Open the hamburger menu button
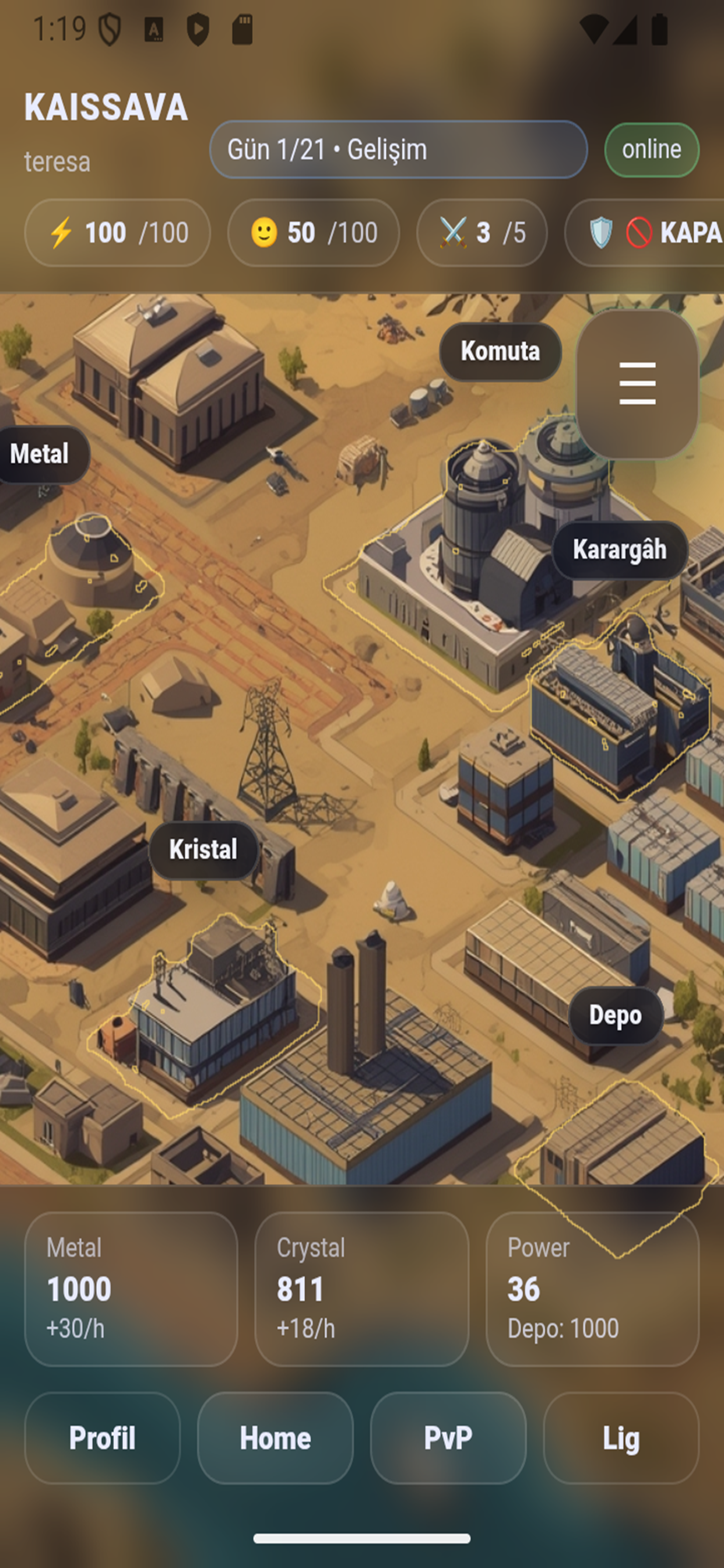Image resolution: width=724 pixels, height=1568 pixels. pos(637,383)
